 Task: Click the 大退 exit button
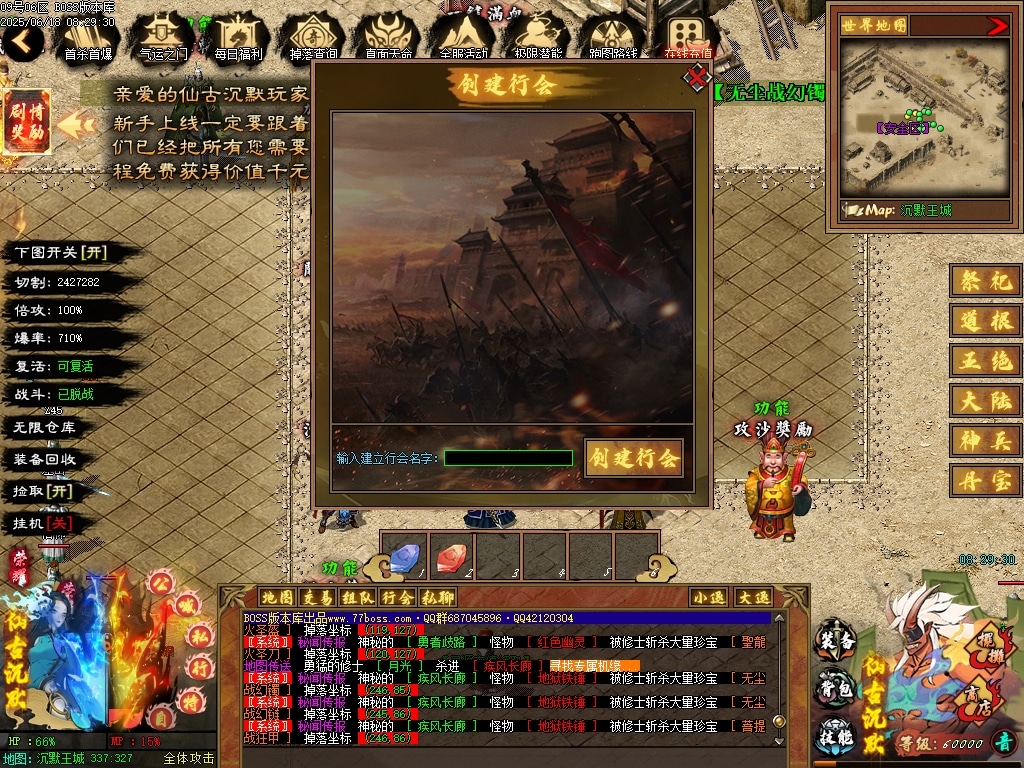click(x=753, y=597)
